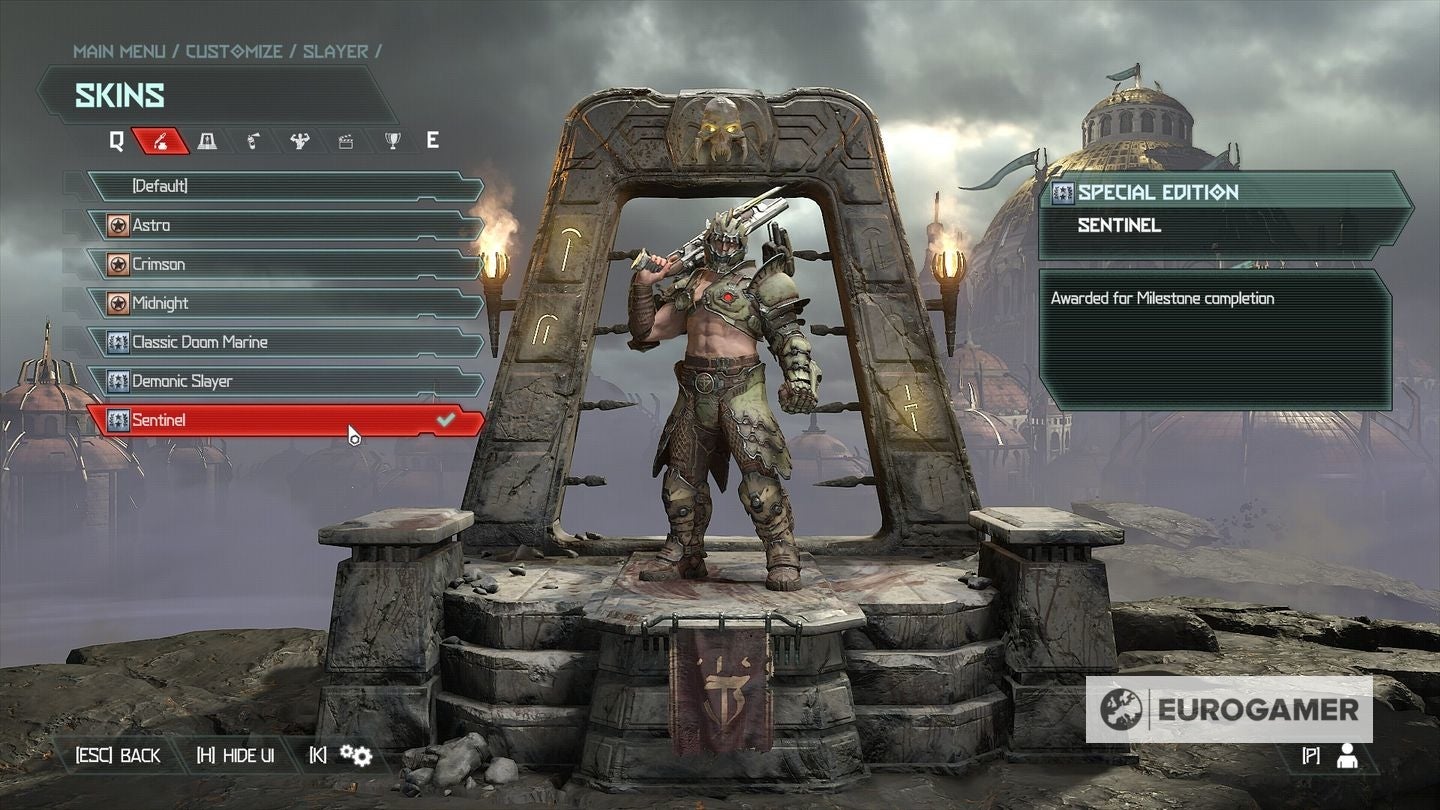Click the helmet badge beside Classic Doom Marine
Image resolution: width=1440 pixels, height=810 pixels.
(x=117, y=341)
